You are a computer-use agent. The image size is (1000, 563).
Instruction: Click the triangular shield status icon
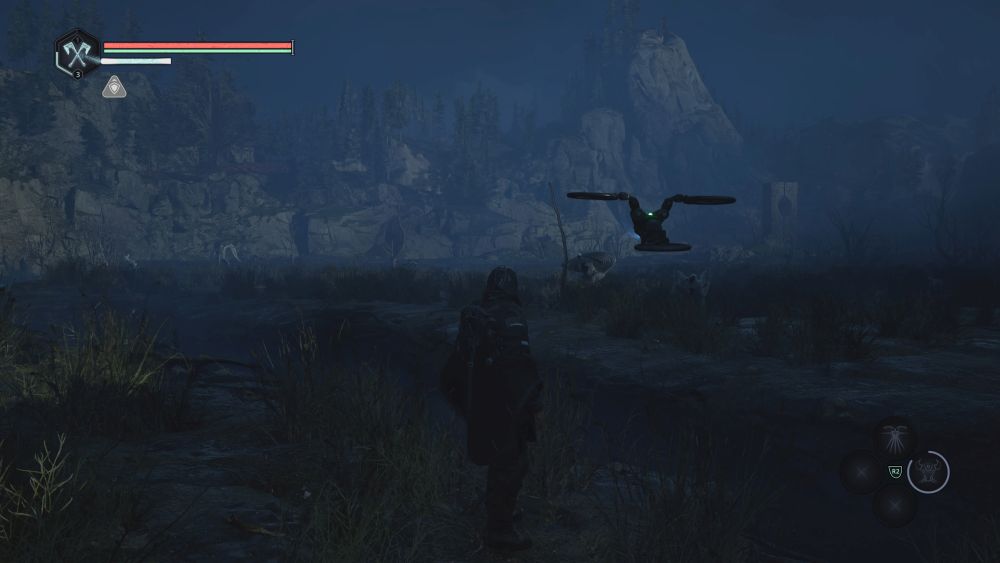pyautogui.click(x=114, y=87)
